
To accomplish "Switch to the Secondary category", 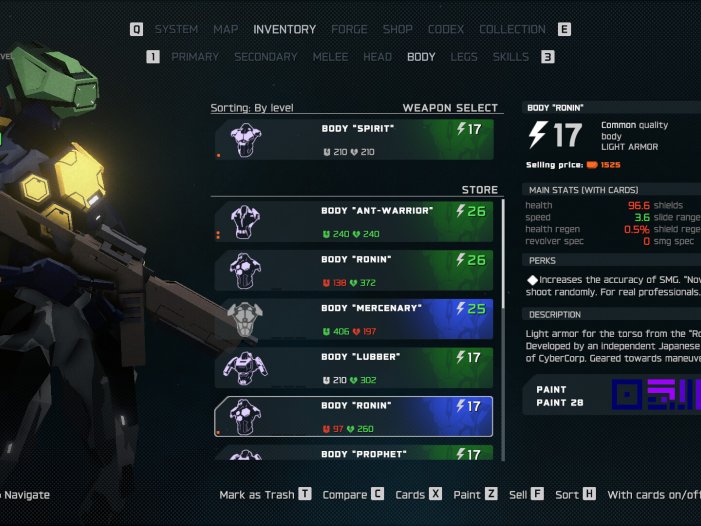I will [266, 57].
